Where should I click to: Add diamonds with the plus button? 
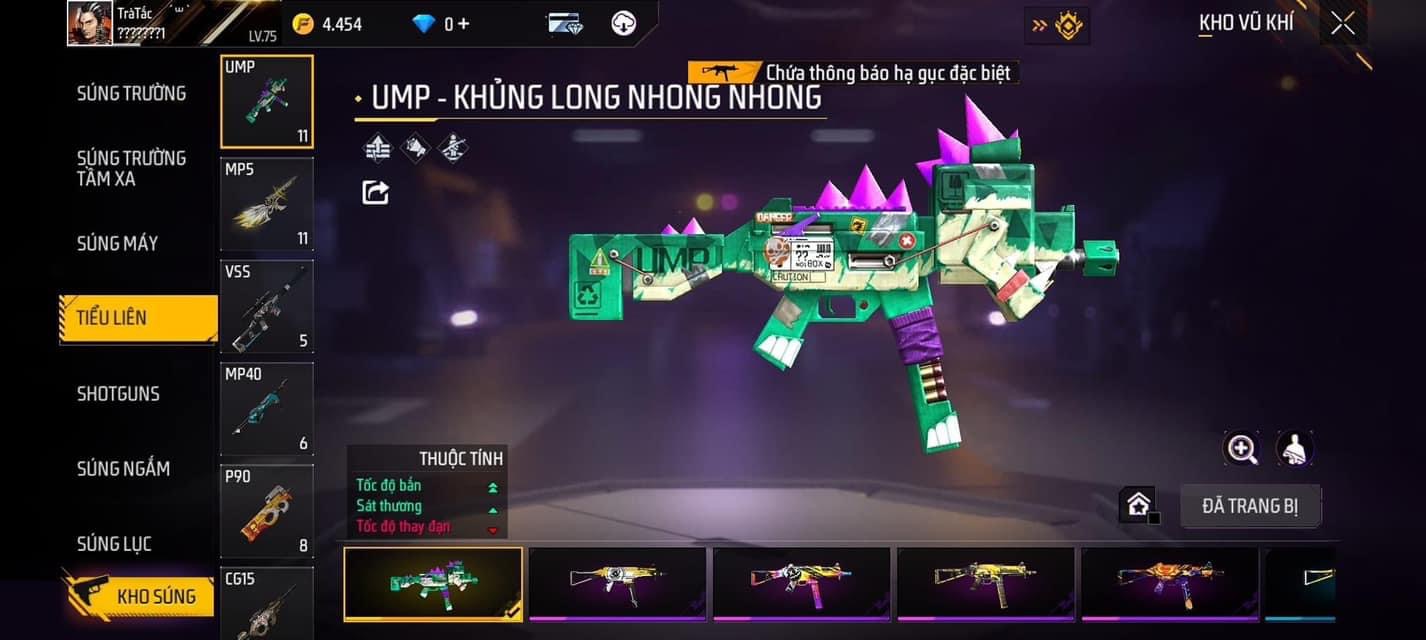463,23
